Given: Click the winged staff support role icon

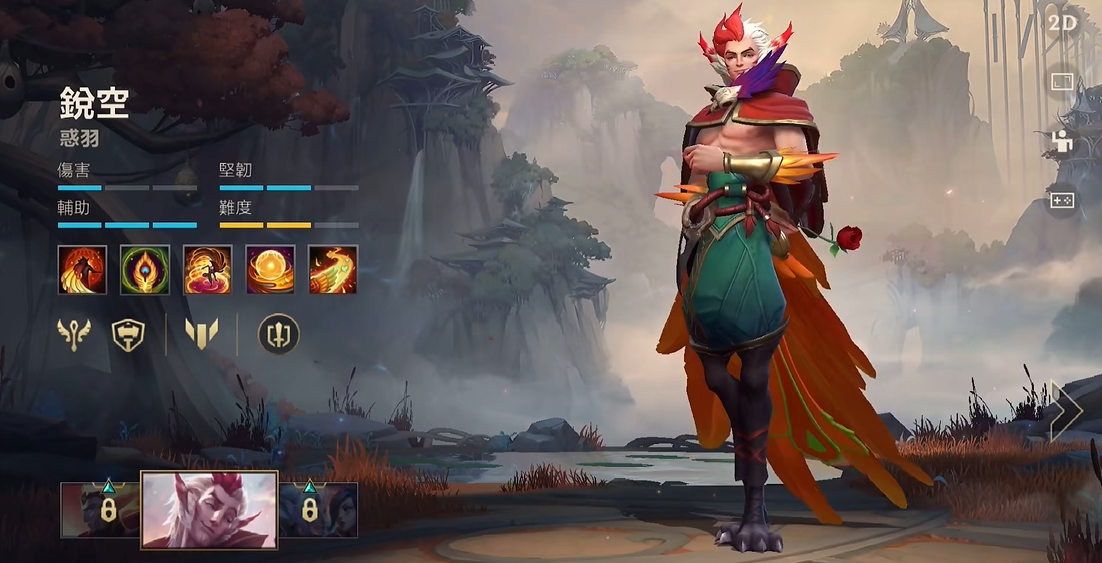Looking at the screenshot, I should pos(73,335).
